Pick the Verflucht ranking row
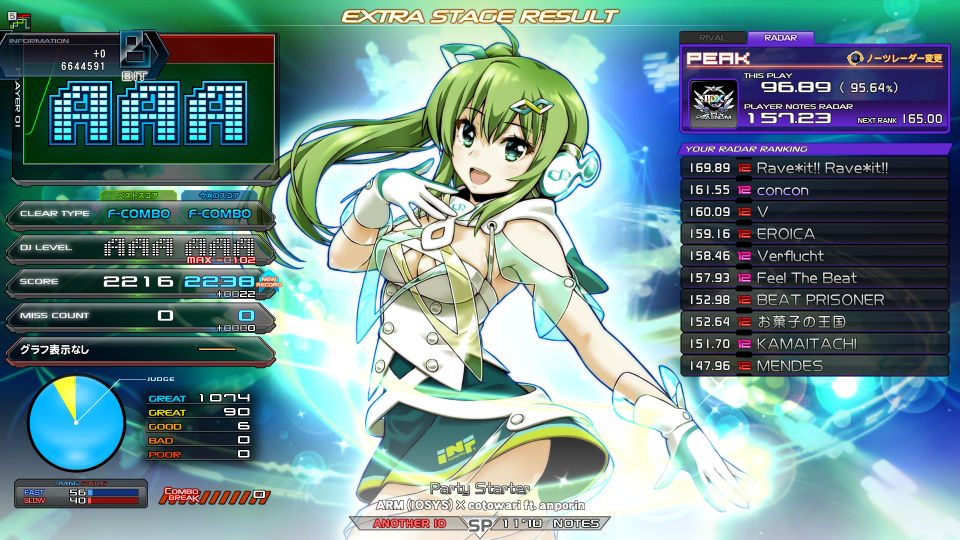 [x=814, y=256]
